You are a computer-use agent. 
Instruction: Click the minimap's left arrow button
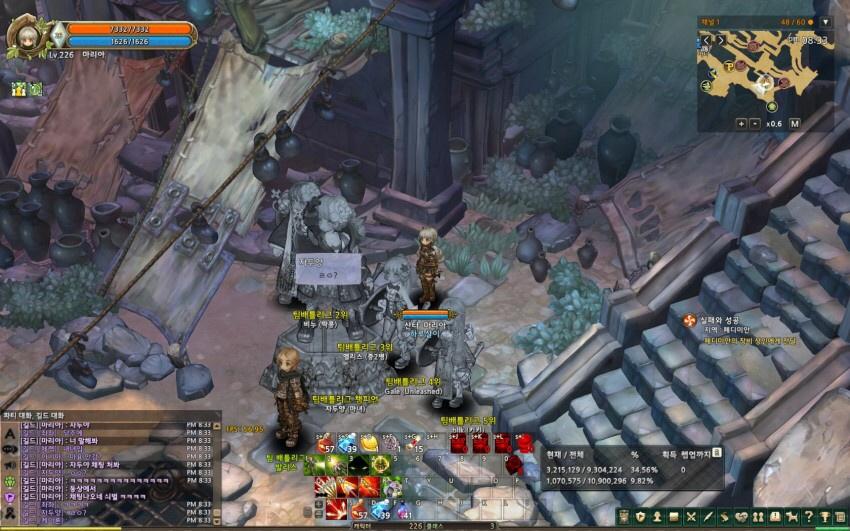coord(707,40)
